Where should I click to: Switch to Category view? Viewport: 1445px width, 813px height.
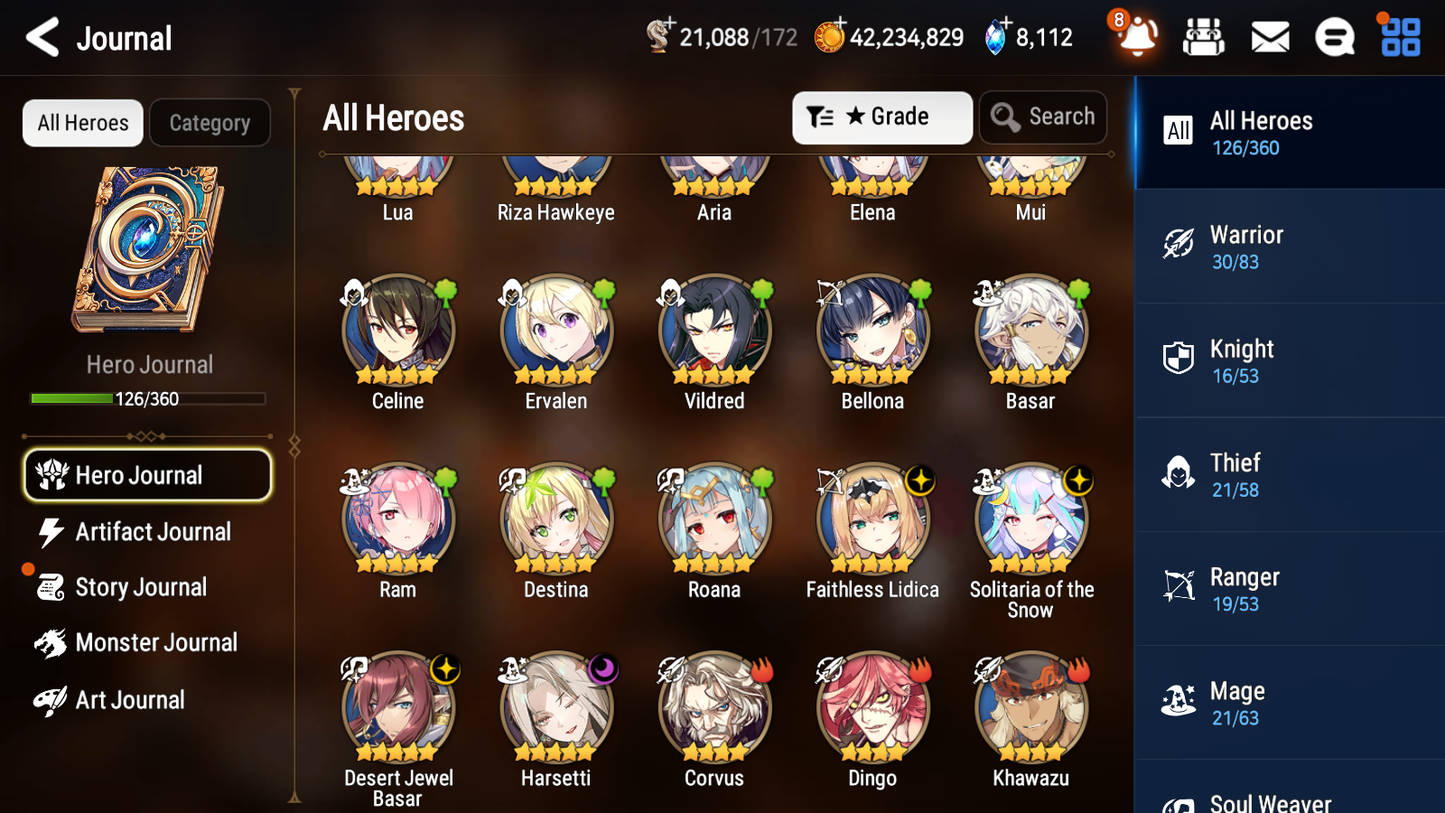(210, 123)
